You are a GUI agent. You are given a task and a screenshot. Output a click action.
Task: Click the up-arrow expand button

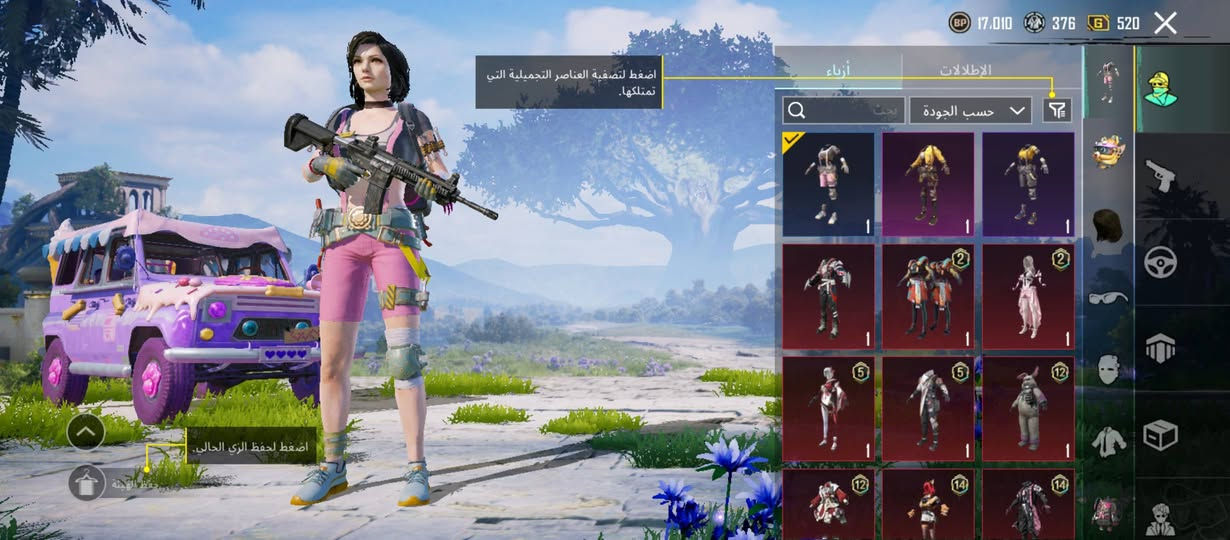click(86, 431)
